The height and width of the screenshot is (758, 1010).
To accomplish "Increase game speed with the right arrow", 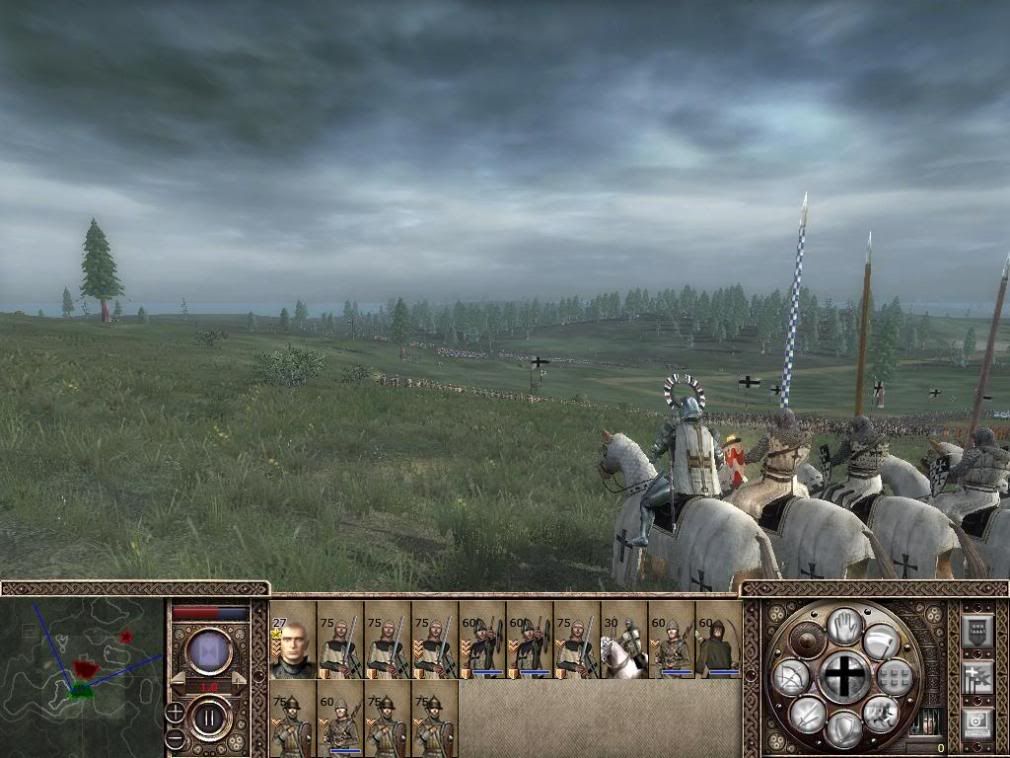I will click(x=240, y=680).
